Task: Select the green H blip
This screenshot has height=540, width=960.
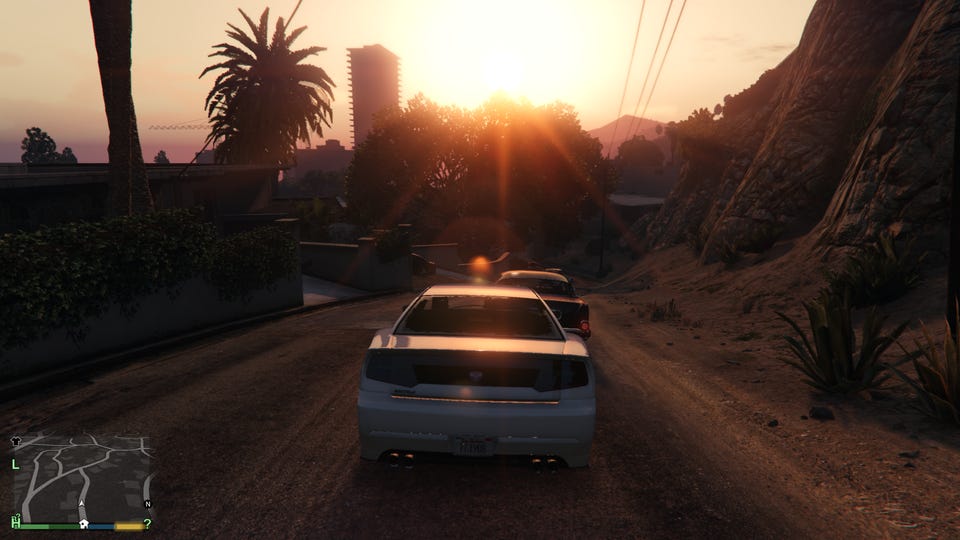Action: click(x=16, y=522)
